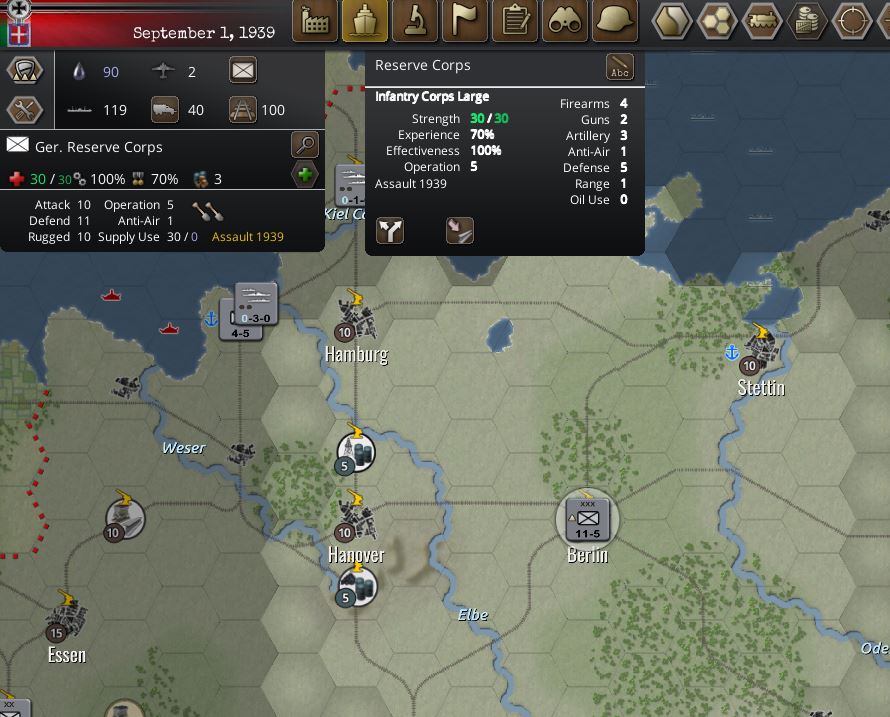Image resolution: width=890 pixels, height=717 pixels.
Task: Click the pink arrow unit action button
Action: tap(459, 231)
